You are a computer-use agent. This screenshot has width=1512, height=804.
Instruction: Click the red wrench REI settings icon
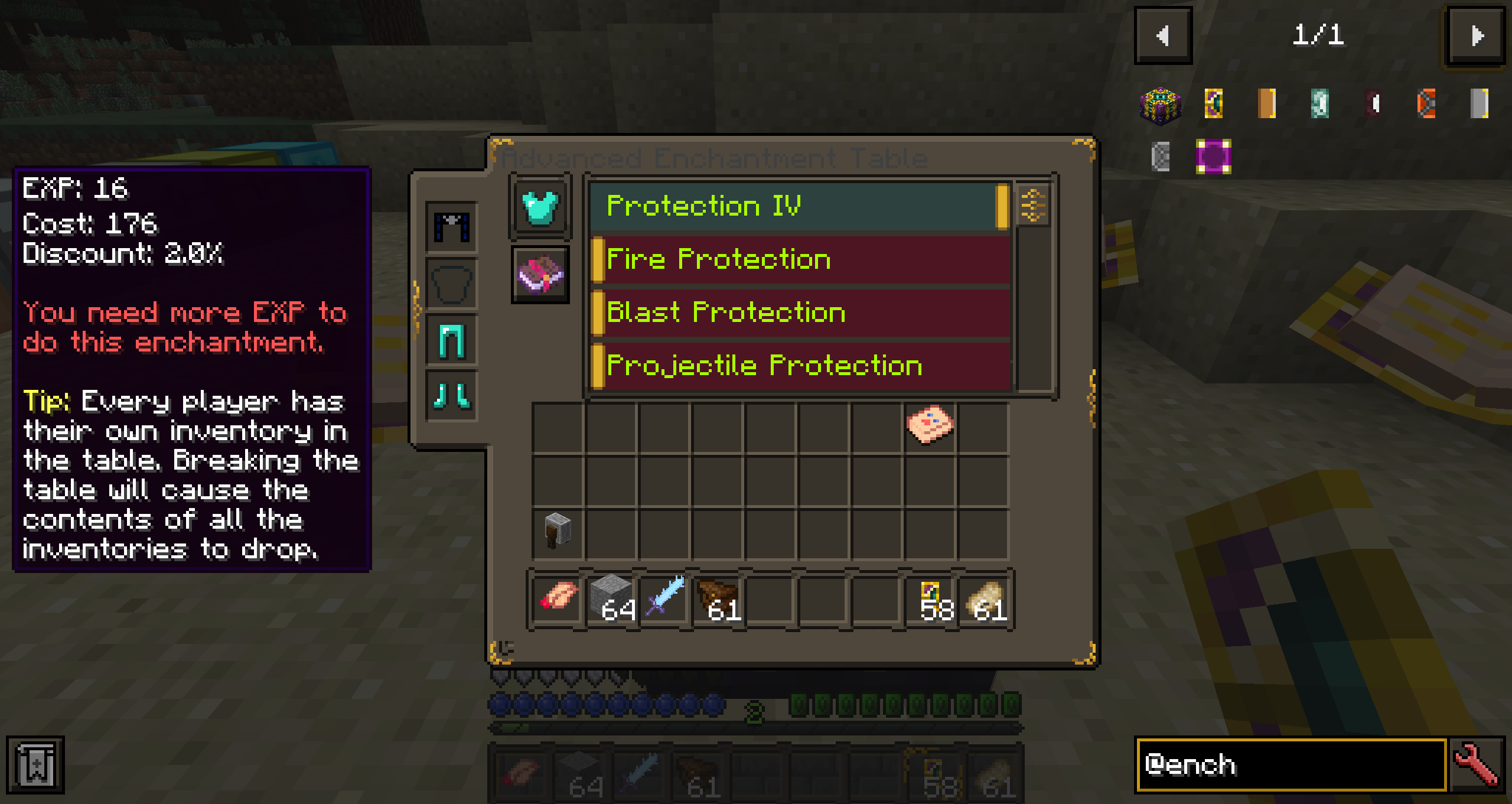(1478, 764)
